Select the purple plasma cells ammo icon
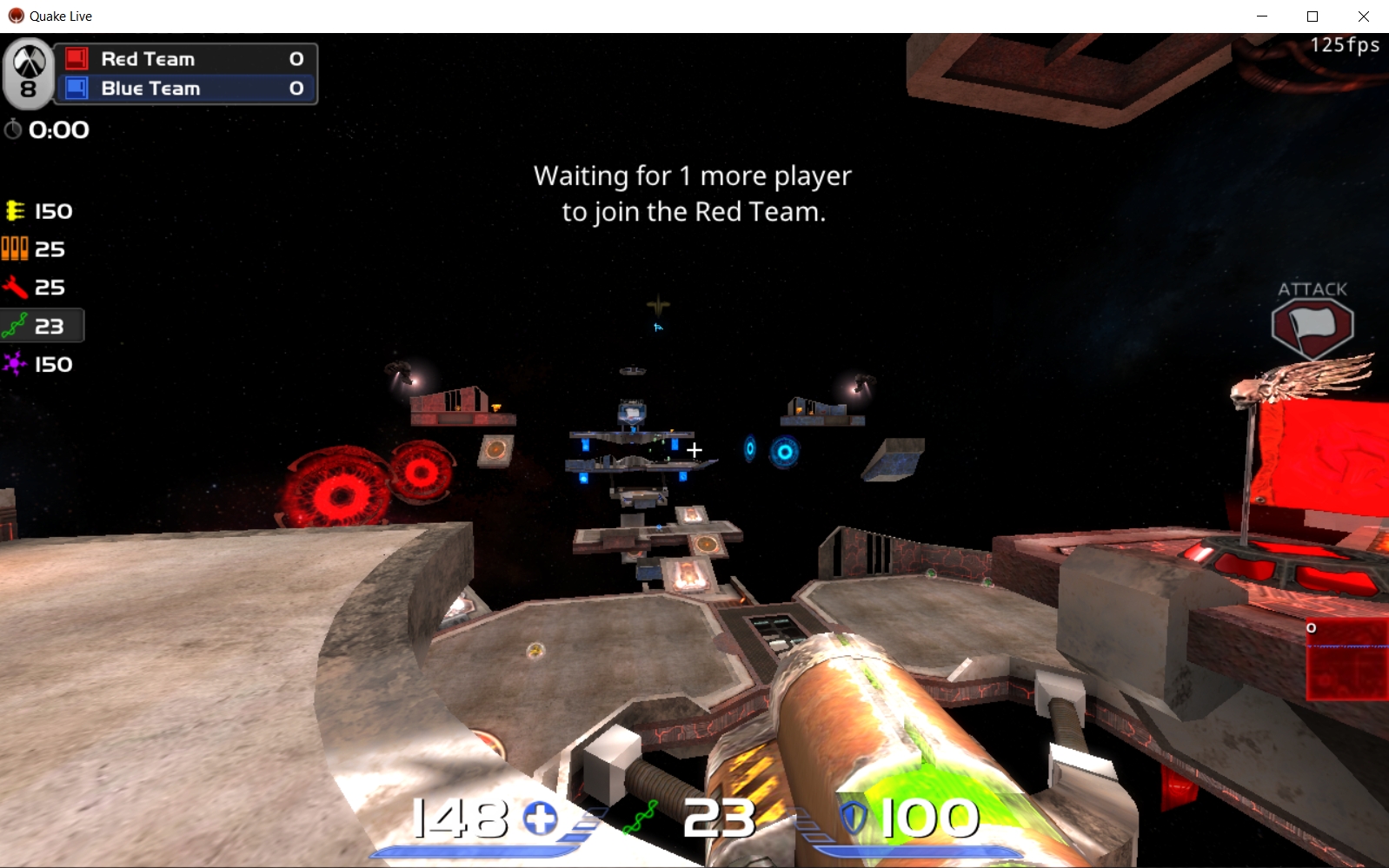This screenshot has height=868, width=1389. coord(15,364)
